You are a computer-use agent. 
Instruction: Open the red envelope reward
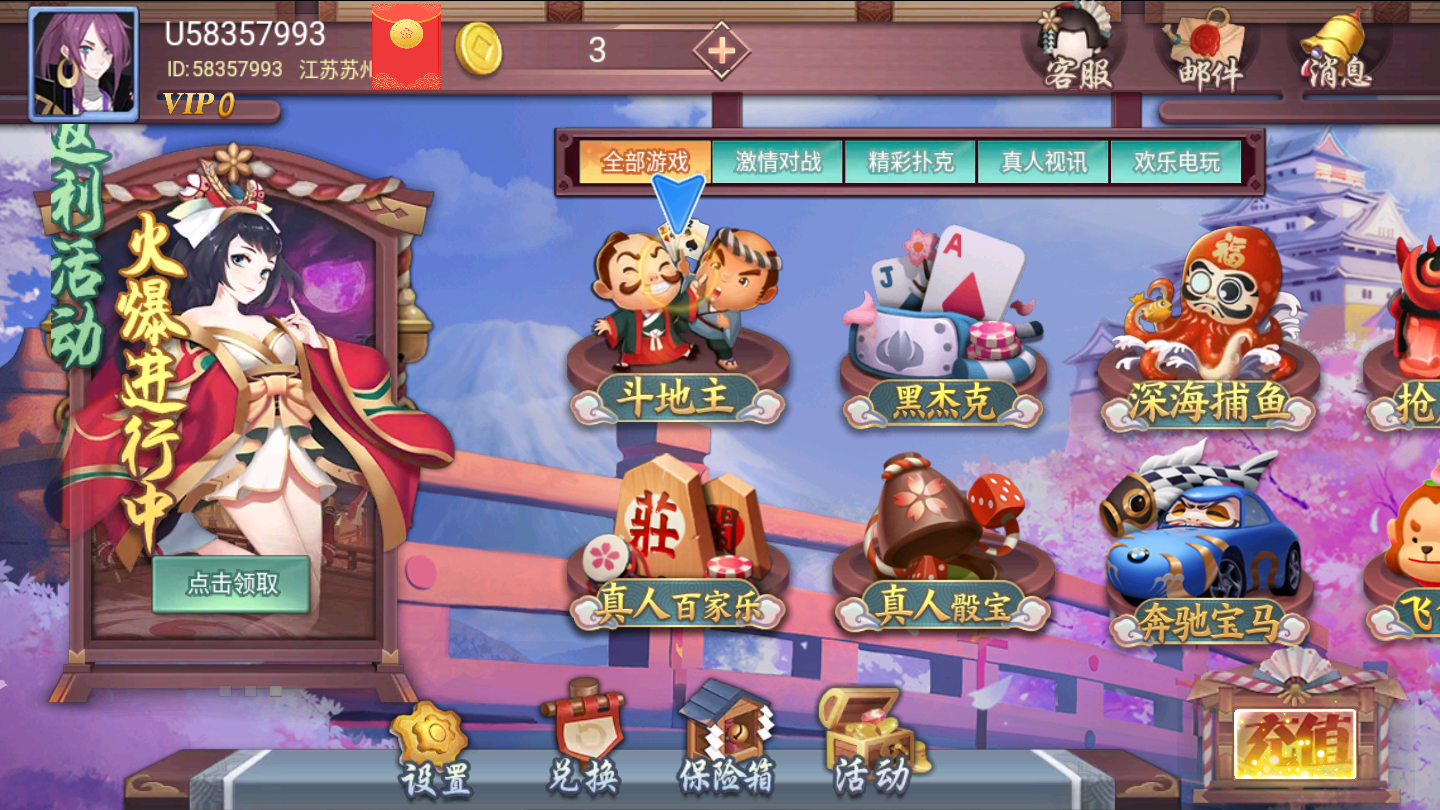coord(406,46)
